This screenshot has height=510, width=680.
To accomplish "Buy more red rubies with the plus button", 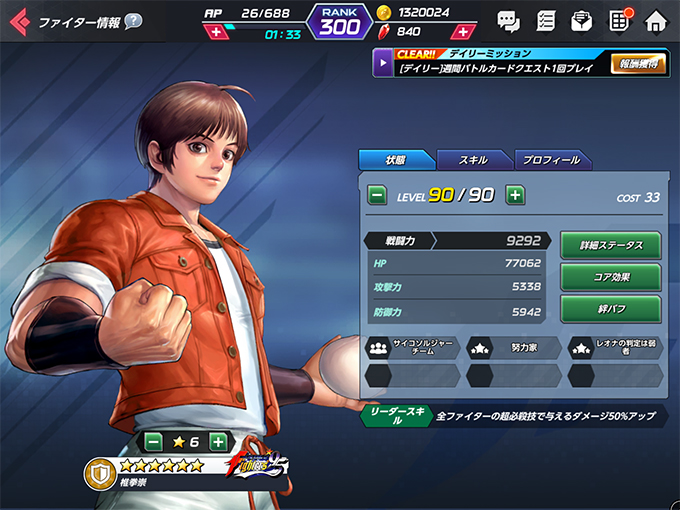I will tap(461, 32).
